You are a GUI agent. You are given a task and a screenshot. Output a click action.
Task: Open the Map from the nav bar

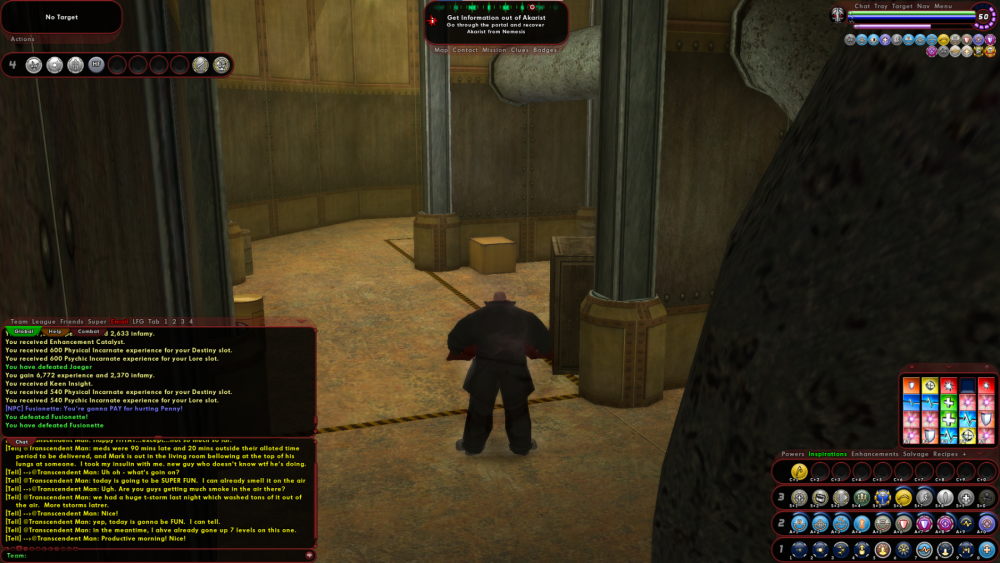click(441, 49)
